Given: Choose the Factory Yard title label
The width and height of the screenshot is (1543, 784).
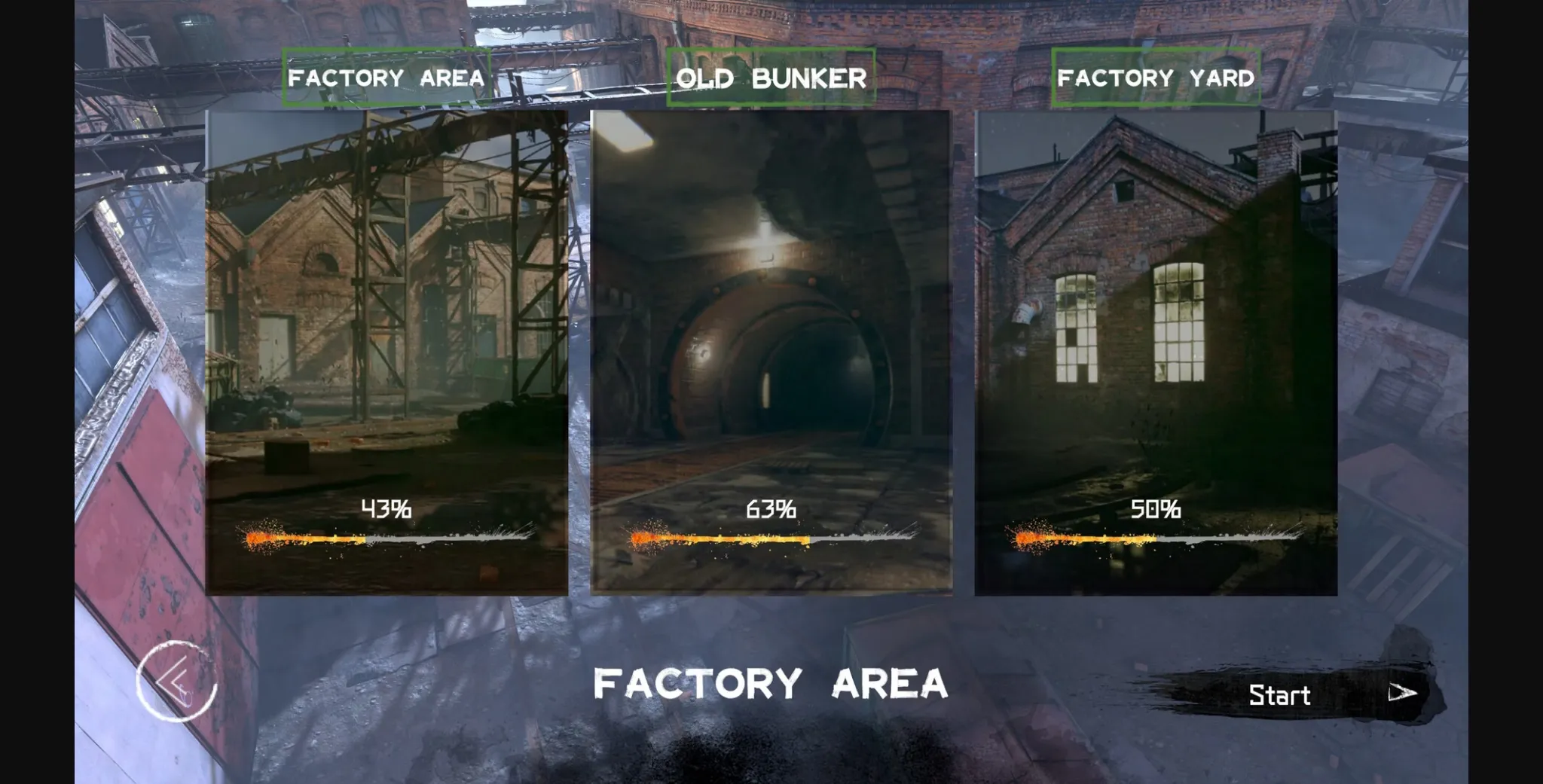Looking at the screenshot, I should (x=1156, y=78).
